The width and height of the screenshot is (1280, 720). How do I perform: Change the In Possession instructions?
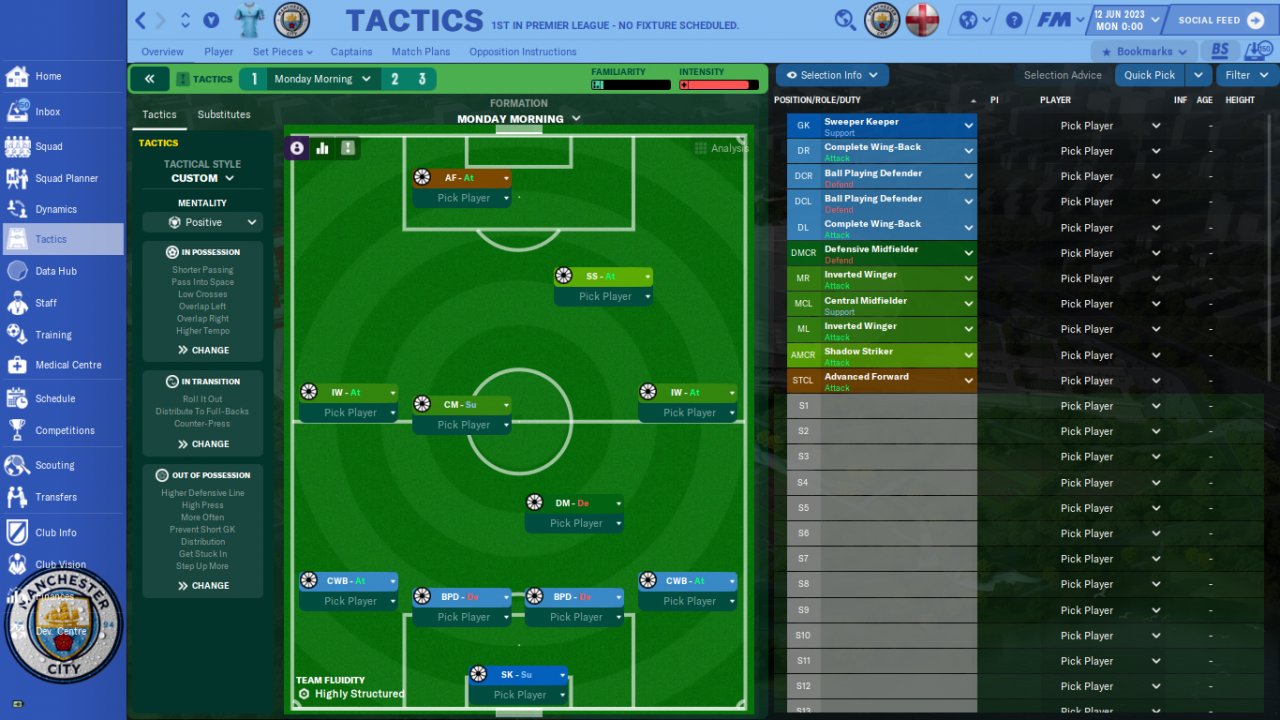(x=204, y=350)
